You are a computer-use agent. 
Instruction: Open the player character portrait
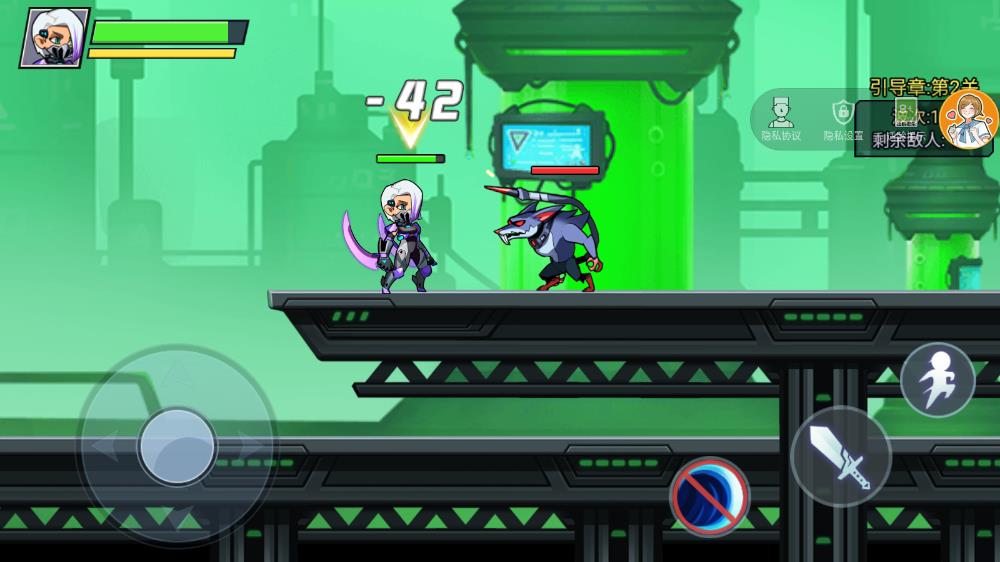(x=54, y=38)
